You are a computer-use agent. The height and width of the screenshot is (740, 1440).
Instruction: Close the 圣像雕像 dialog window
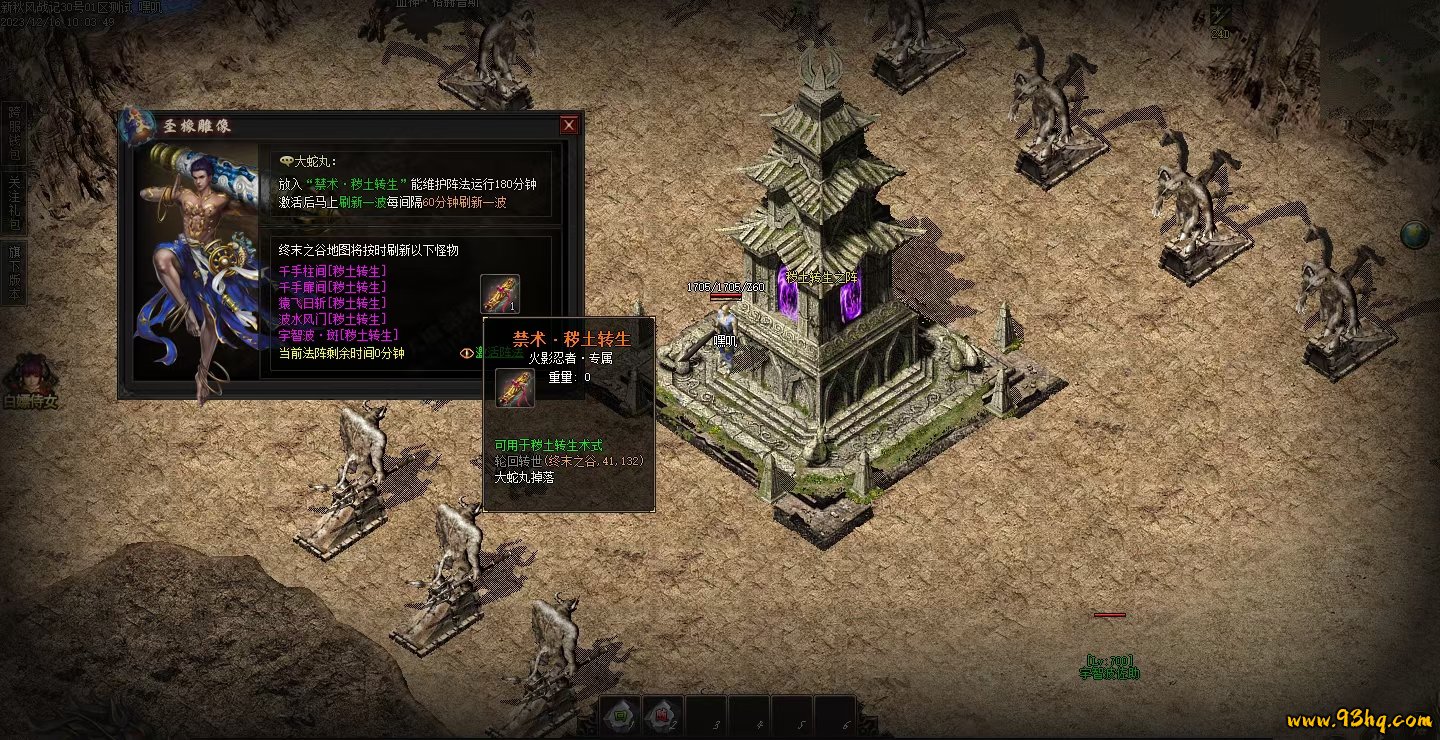point(569,125)
